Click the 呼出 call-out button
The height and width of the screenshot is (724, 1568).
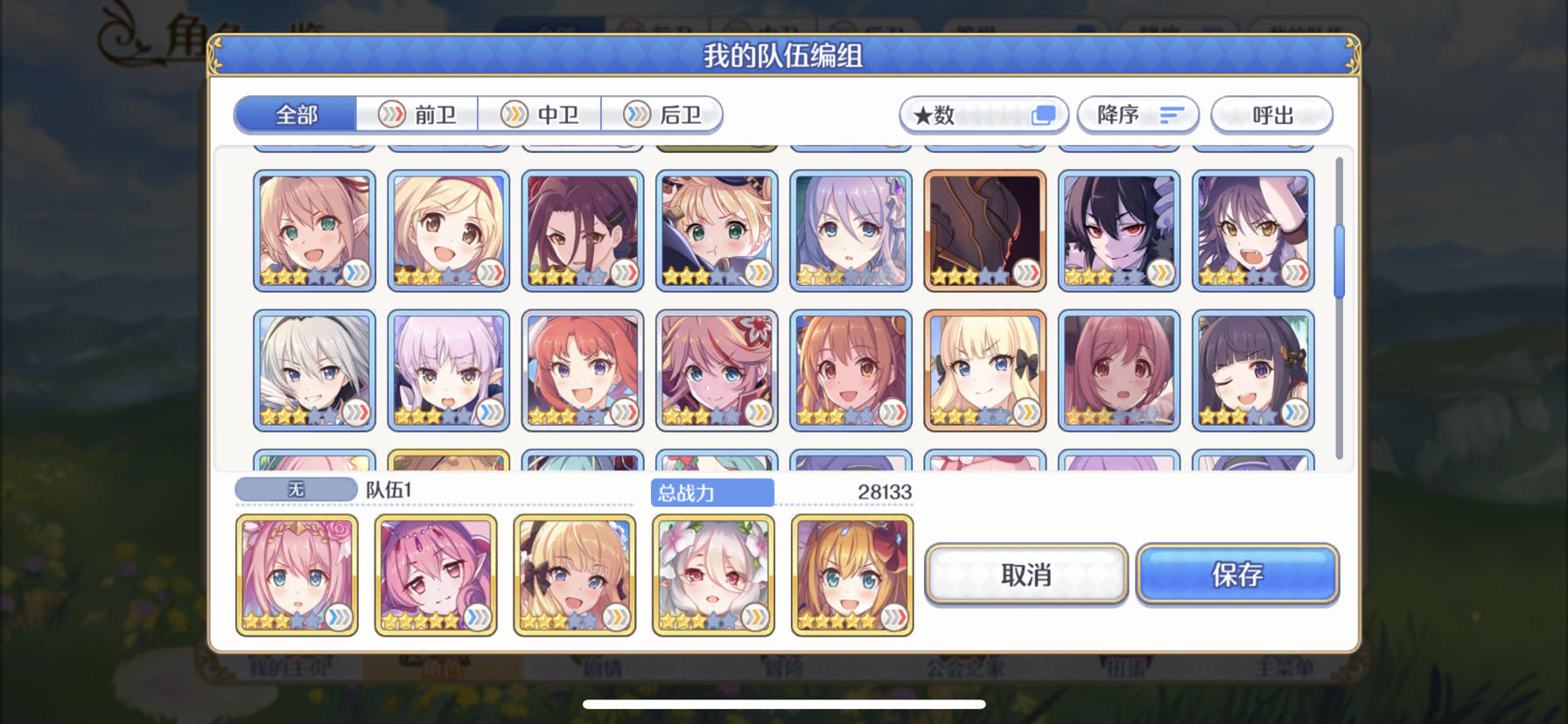(1271, 115)
